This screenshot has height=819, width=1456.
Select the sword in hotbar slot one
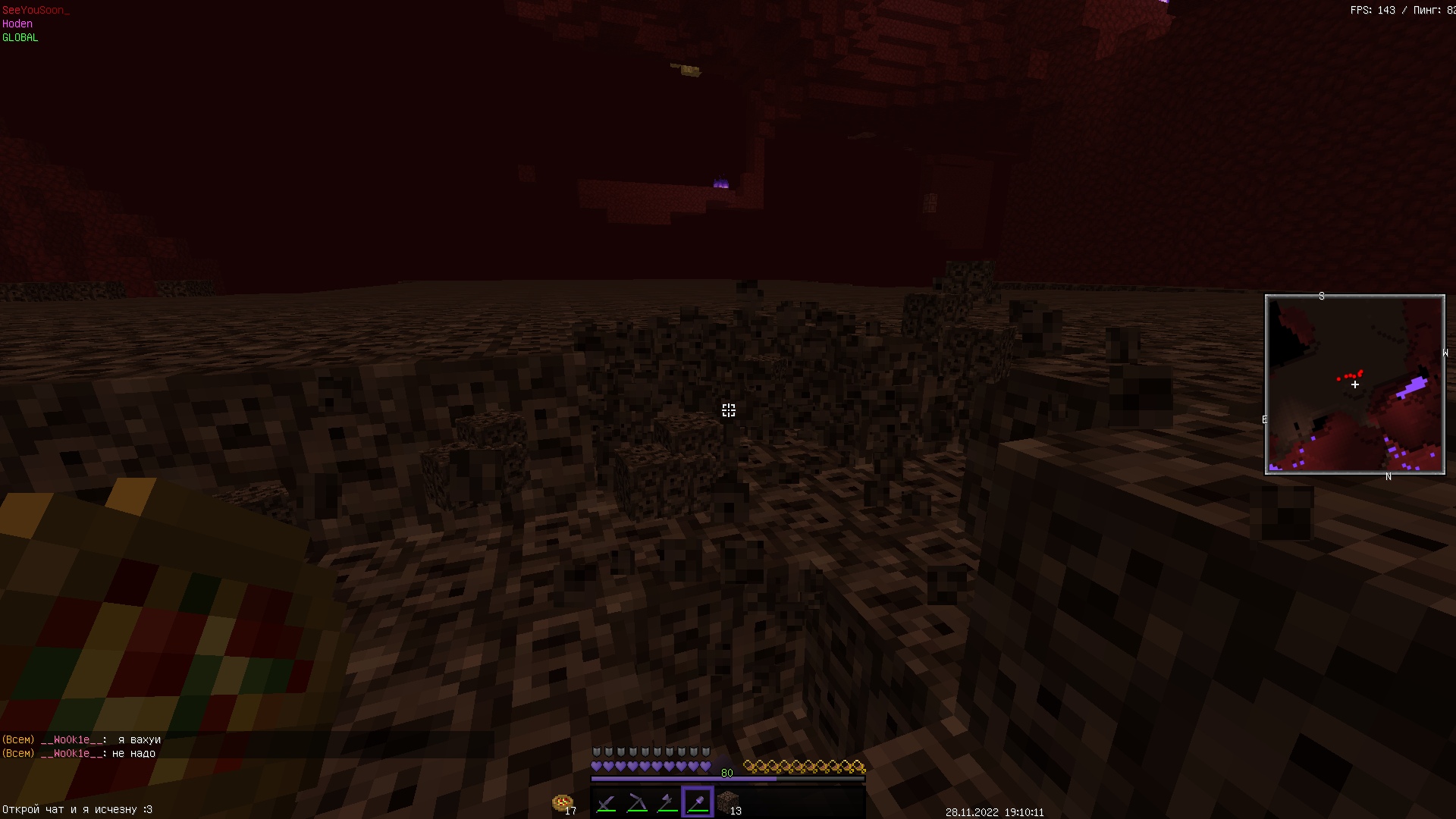[606, 802]
